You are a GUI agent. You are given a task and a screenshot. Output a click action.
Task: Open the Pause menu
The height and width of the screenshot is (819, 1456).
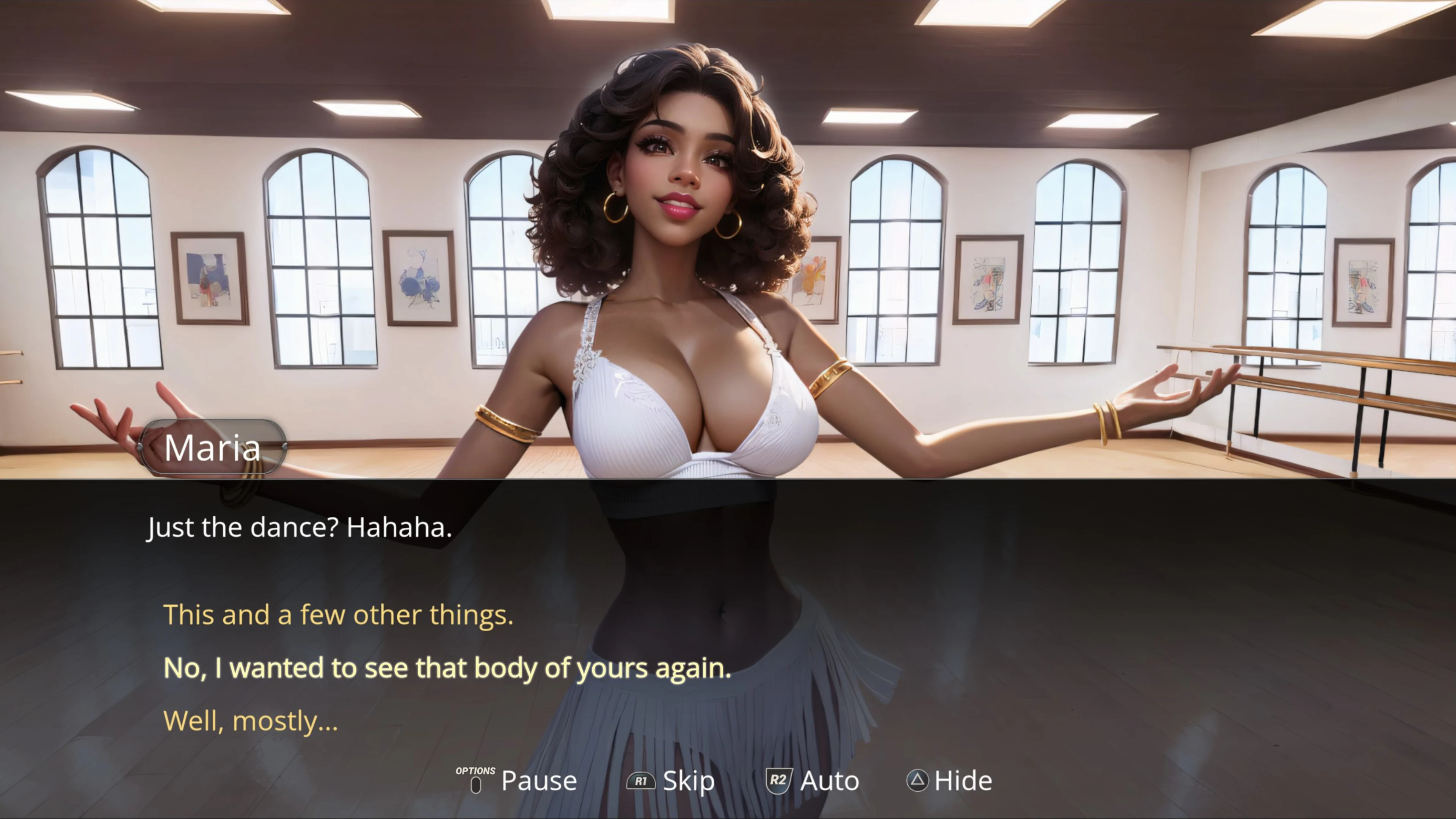pos(538,781)
